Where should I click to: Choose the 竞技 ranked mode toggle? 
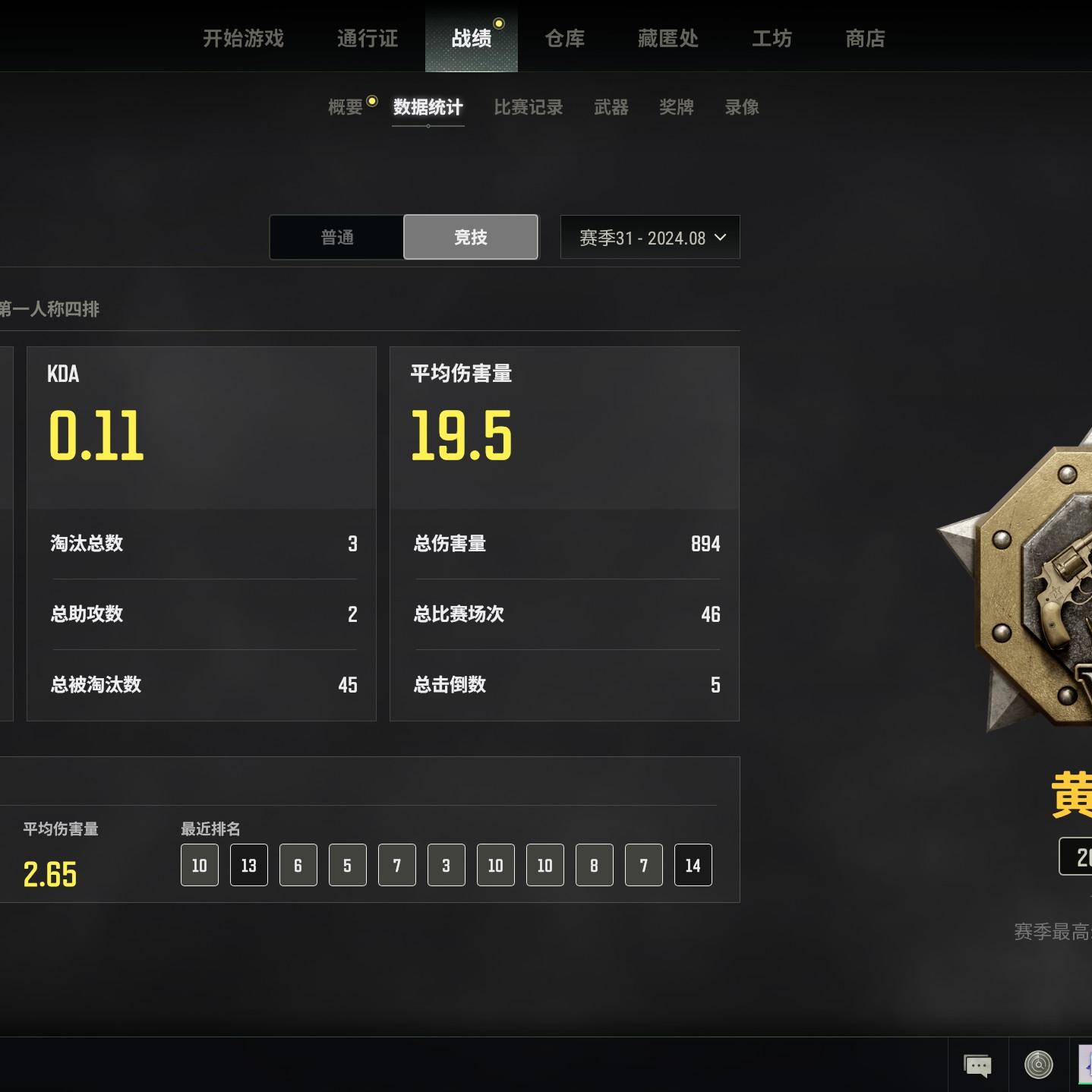coord(471,238)
